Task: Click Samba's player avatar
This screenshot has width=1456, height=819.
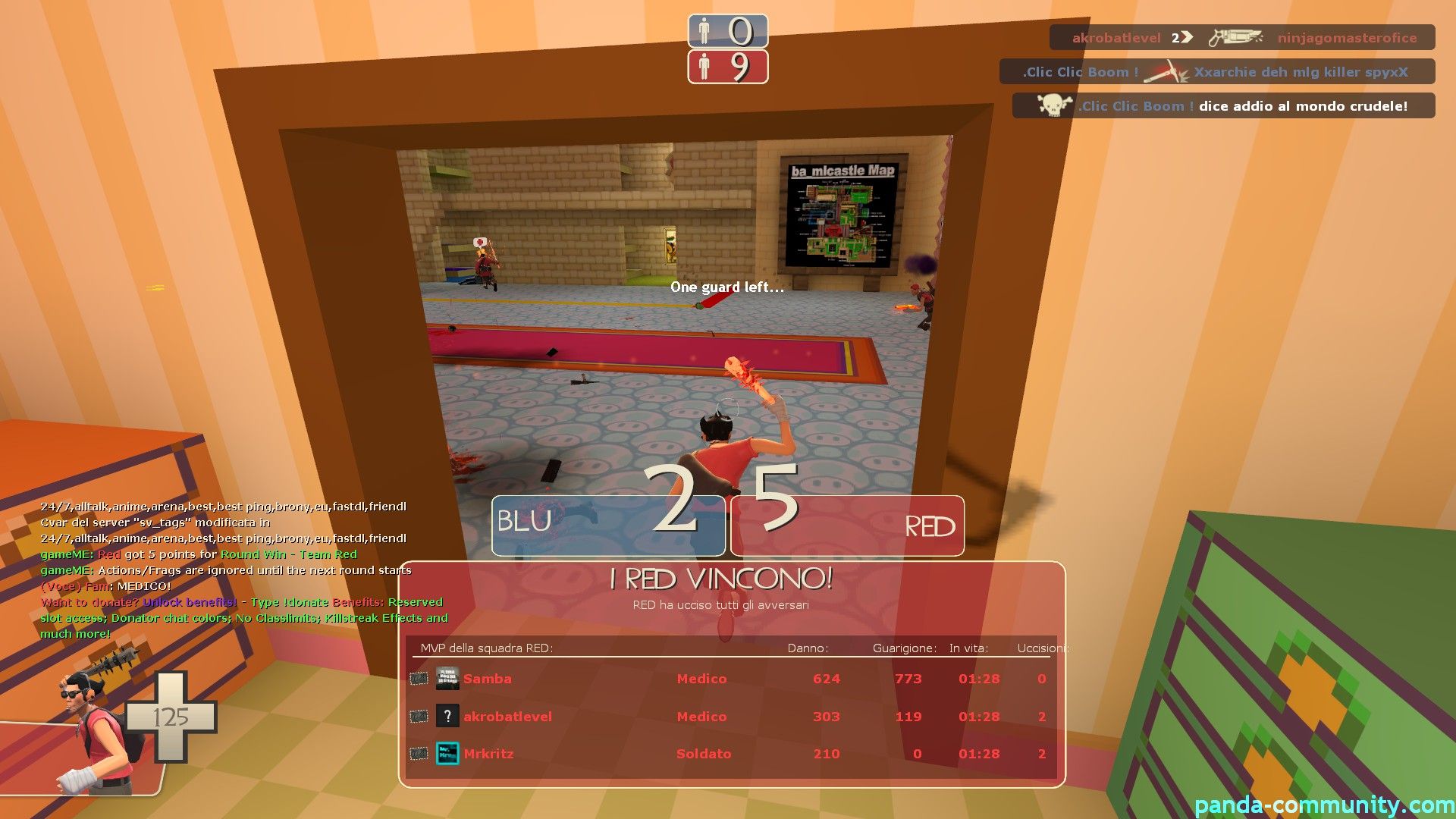Action: pyautogui.click(x=447, y=678)
